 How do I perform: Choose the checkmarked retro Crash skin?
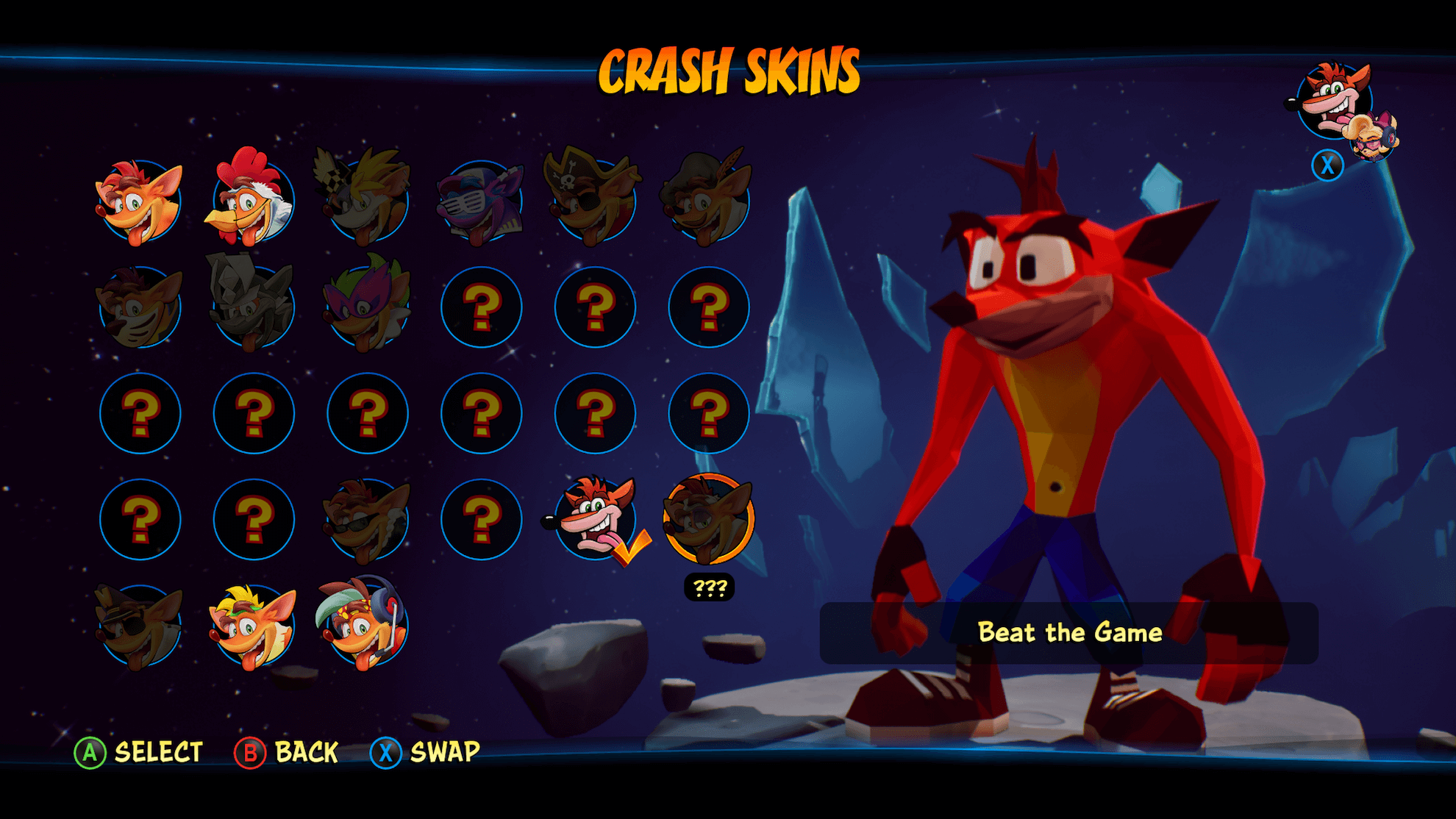pos(595,520)
